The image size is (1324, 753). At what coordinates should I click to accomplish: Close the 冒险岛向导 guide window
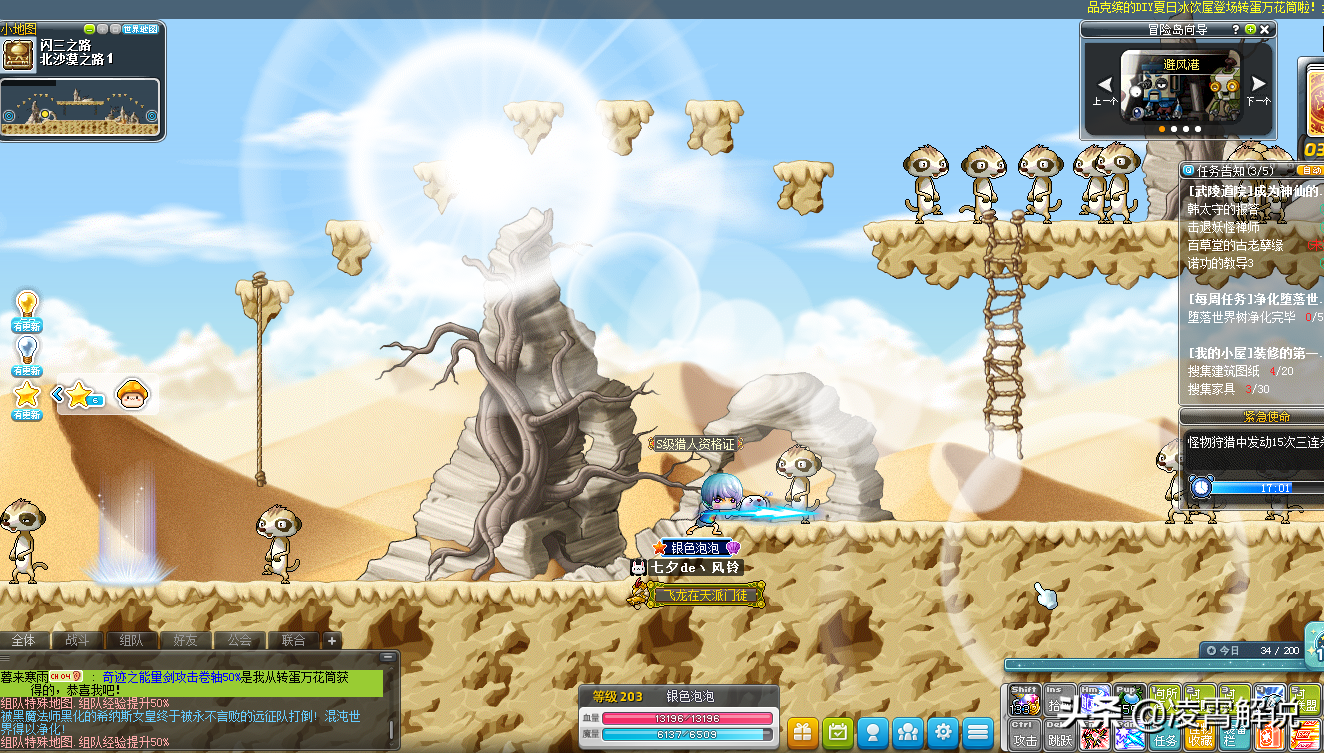click(1265, 30)
